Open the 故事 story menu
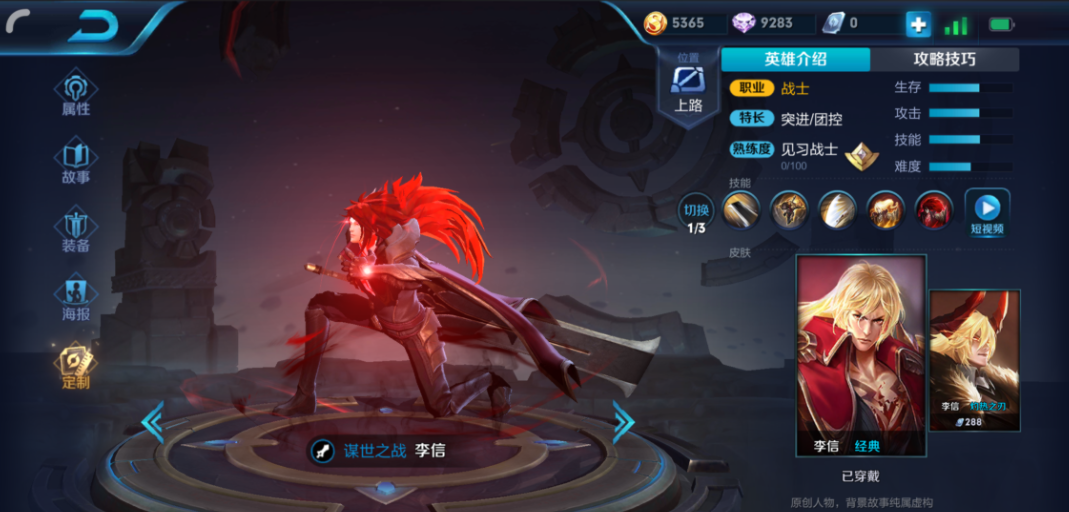Image resolution: width=1069 pixels, height=512 pixels. (76, 163)
